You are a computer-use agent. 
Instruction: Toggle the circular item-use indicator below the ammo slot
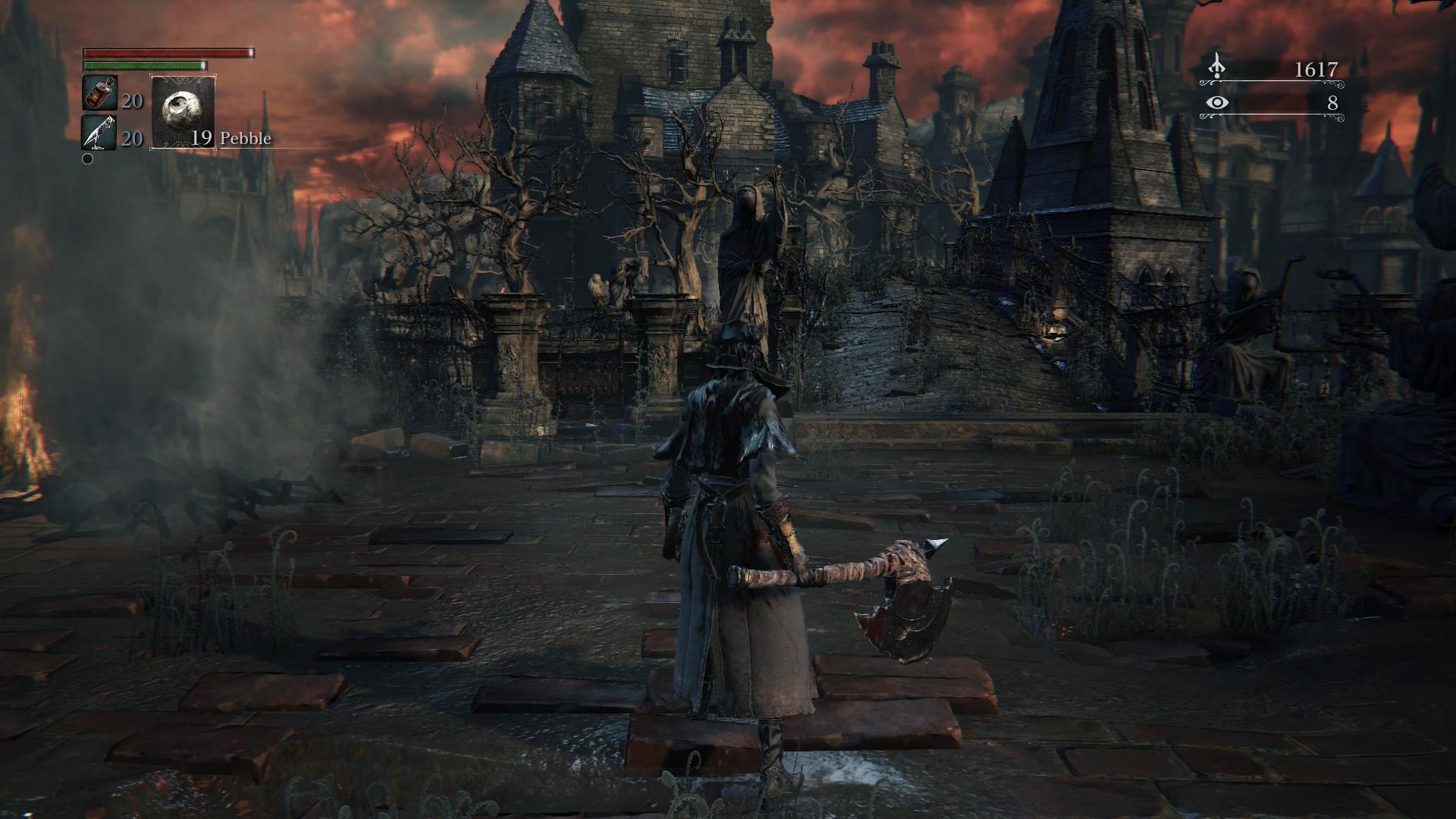point(87,159)
